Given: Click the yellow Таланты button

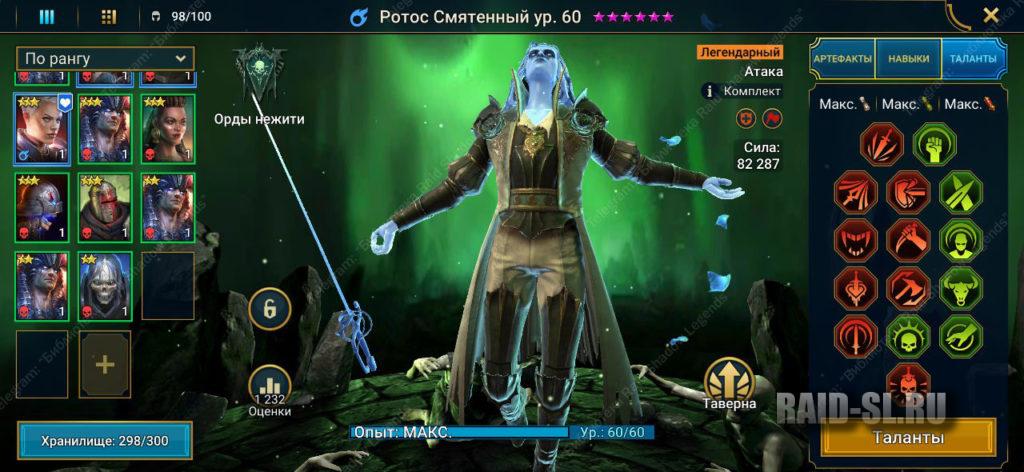Looking at the screenshot, I should (908, 438).
